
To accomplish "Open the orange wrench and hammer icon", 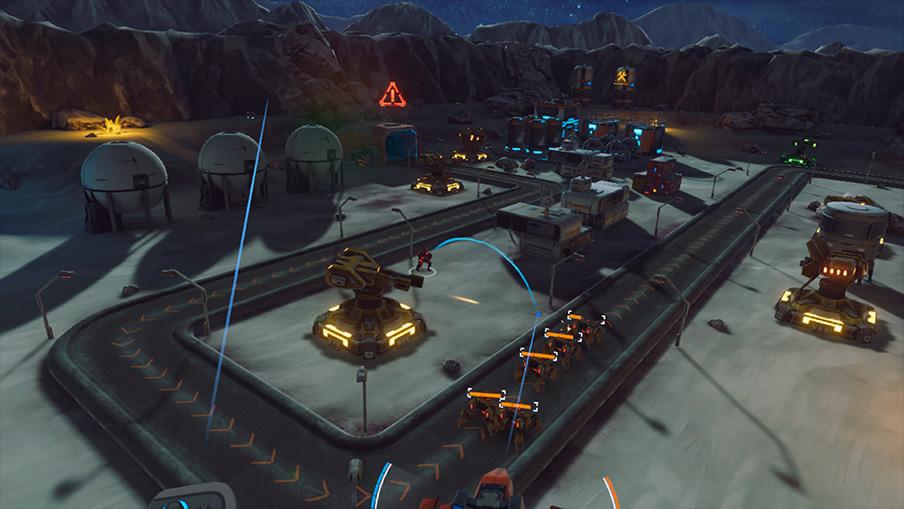I will (622, 76).
